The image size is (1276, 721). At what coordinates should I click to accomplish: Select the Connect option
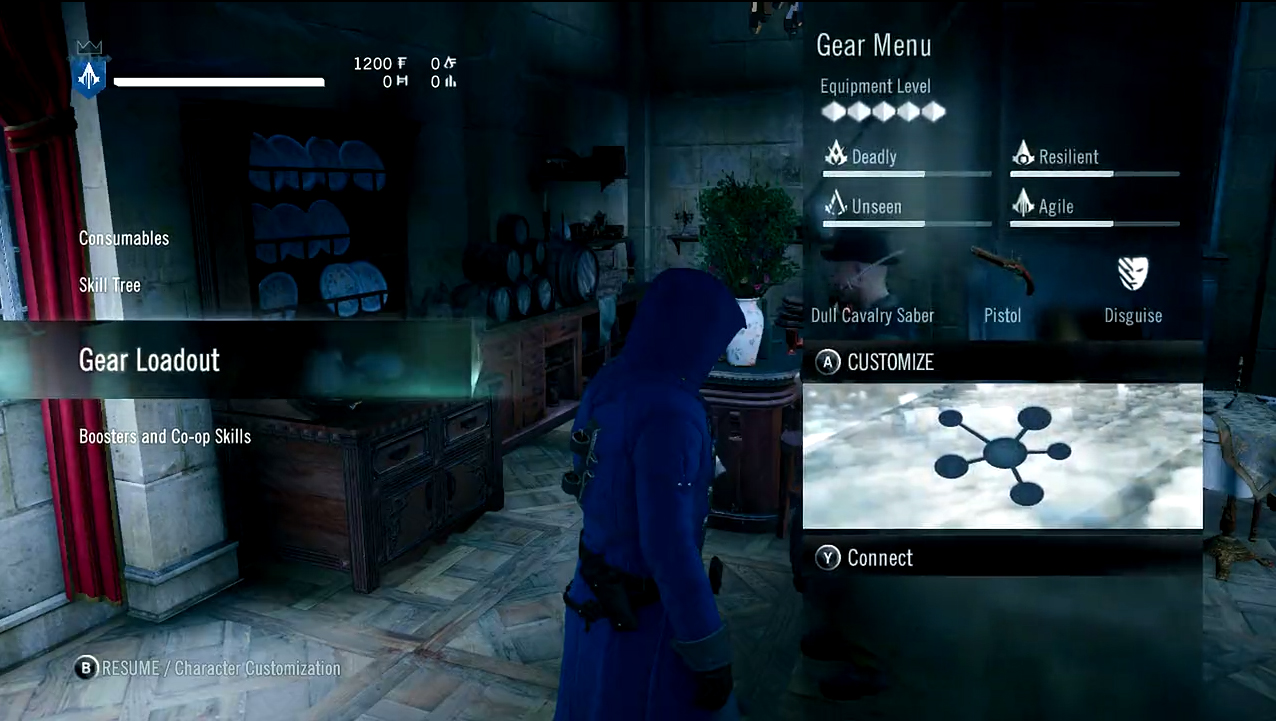click(879, 558)
